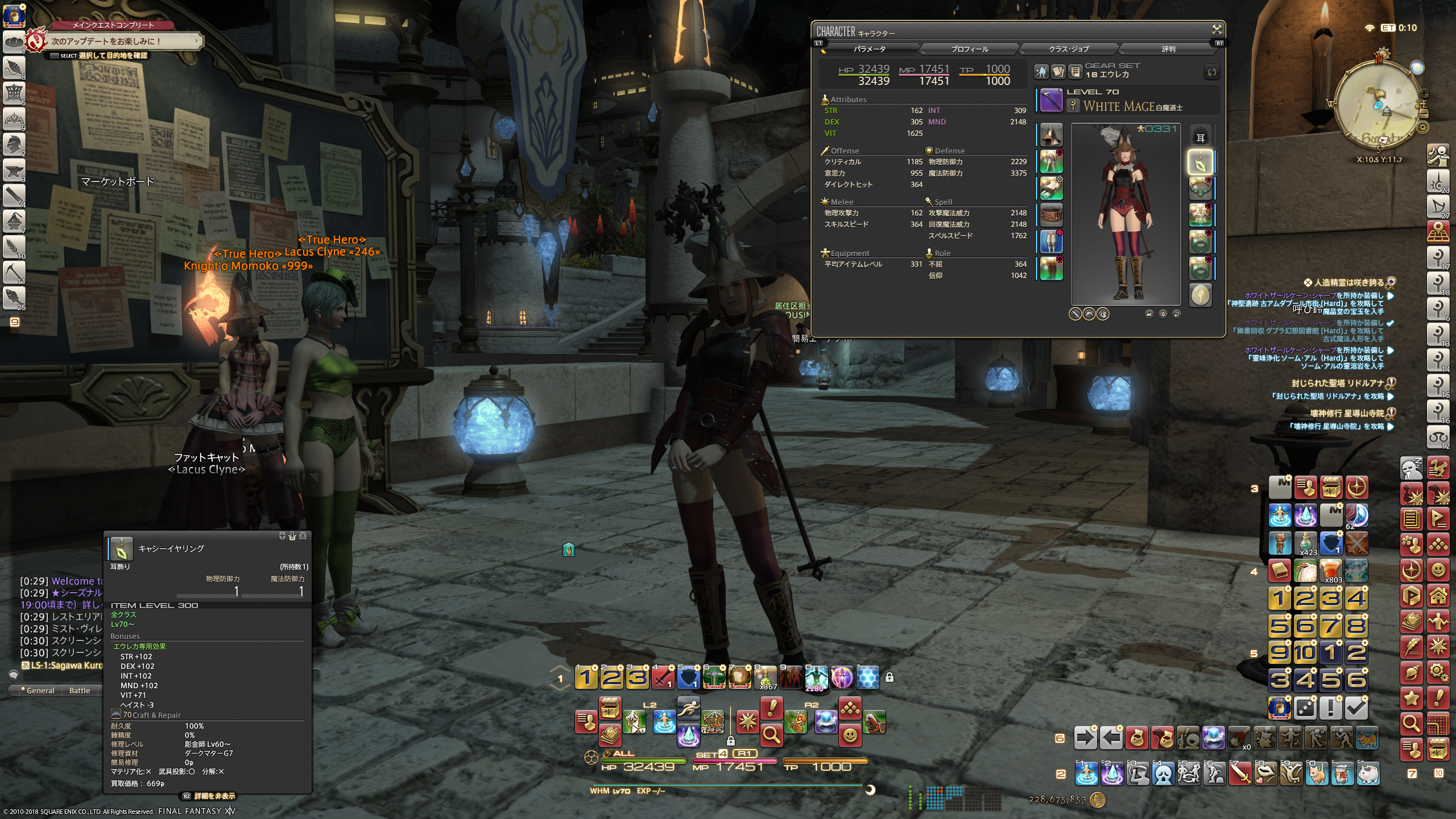Screen dimensions: 1456x819
Task: Activate the checkmark ready check macro
Action: pos(1356,708)
